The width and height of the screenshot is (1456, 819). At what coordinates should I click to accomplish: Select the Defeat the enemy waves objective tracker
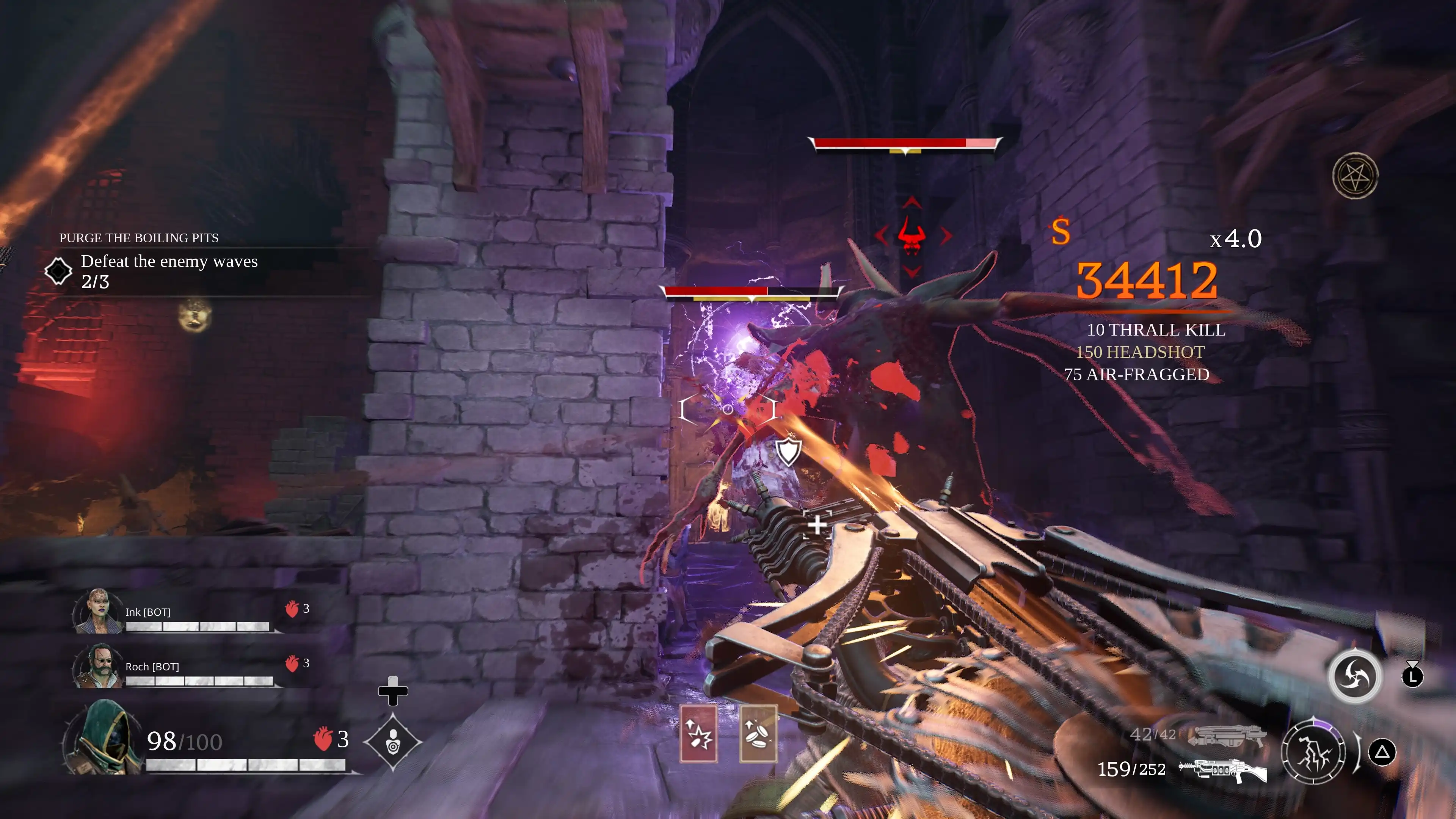pos(168,271)
